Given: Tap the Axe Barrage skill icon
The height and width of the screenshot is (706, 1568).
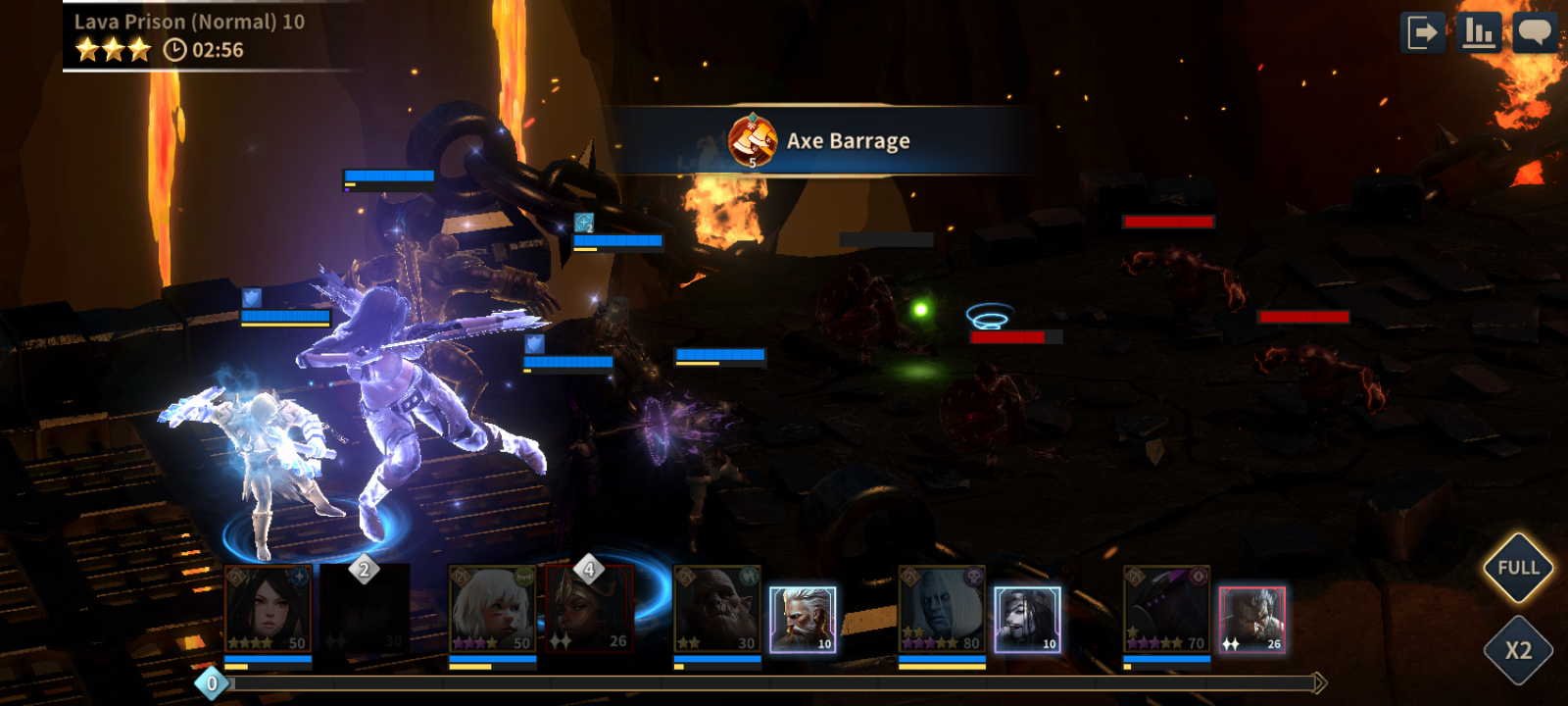Looking at the screenshot, I should pos(753,140).
